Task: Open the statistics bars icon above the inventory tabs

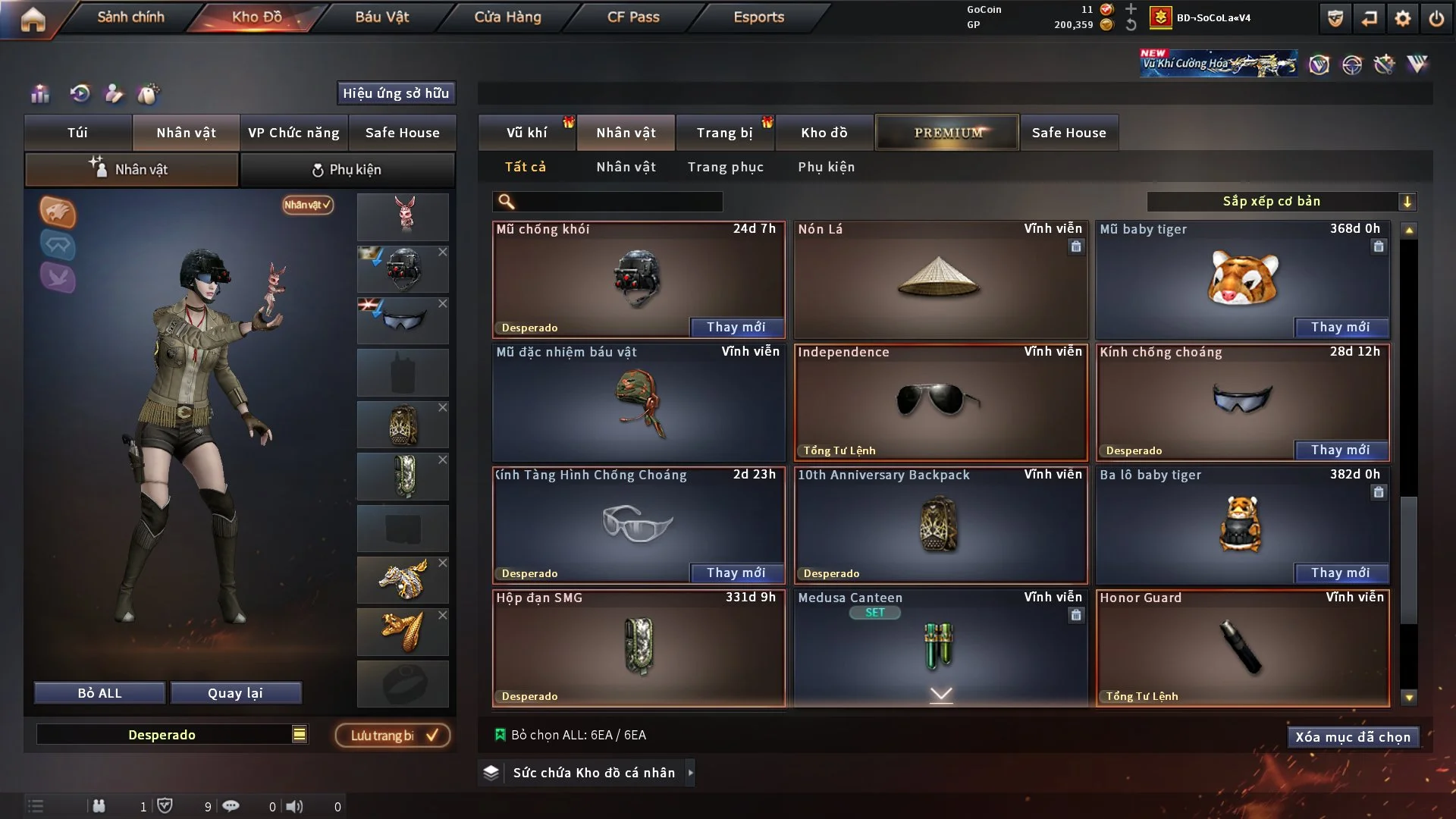Action: [39, 94]
